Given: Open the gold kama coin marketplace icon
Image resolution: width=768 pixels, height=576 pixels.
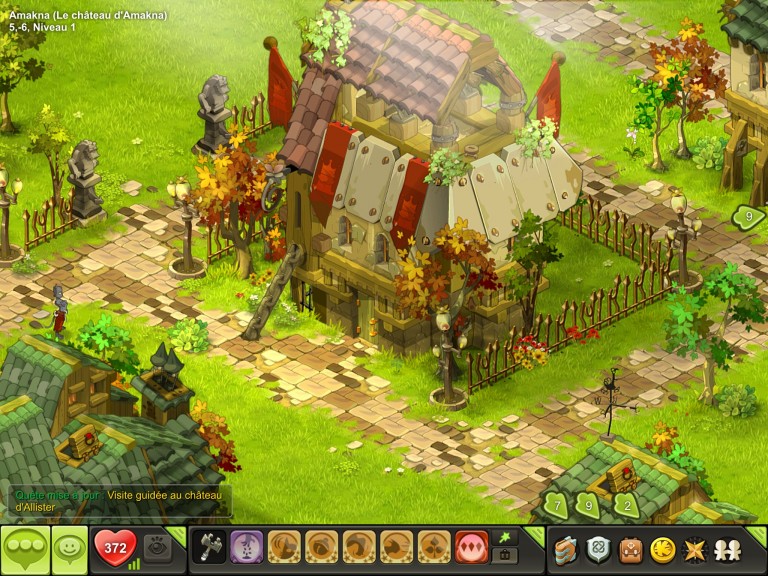Looking at the screenshot, I should pos(662,548).
